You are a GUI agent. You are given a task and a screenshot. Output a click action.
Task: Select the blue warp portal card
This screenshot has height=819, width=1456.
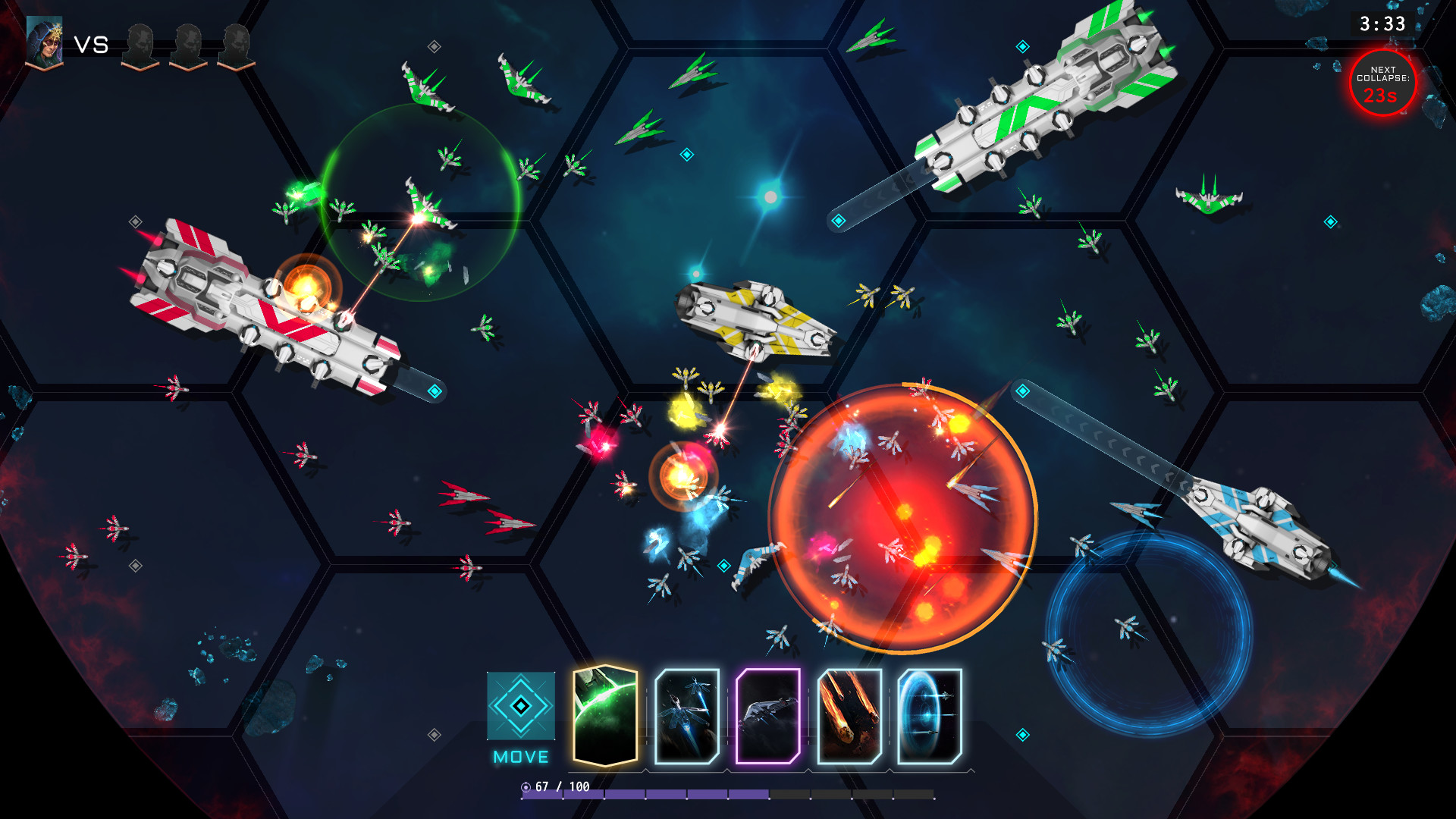click(x=930, y=717)
